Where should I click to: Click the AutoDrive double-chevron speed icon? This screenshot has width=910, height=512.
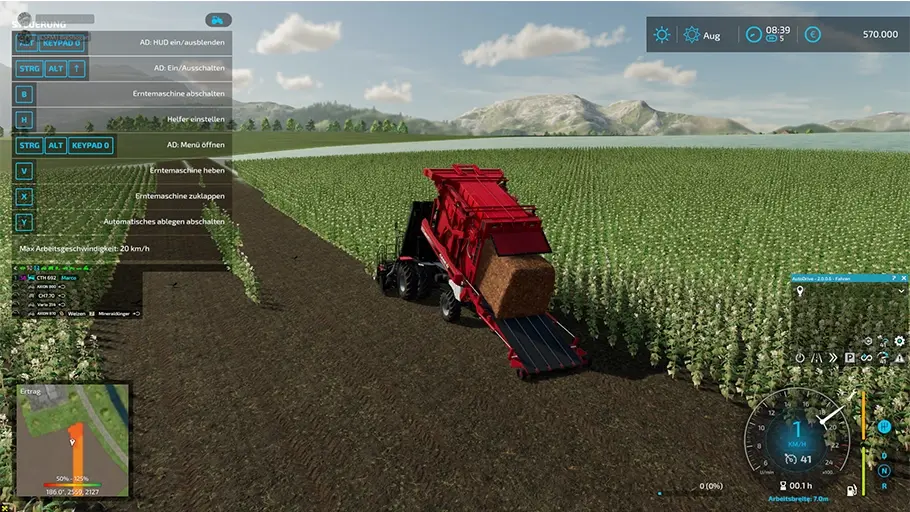832,357
